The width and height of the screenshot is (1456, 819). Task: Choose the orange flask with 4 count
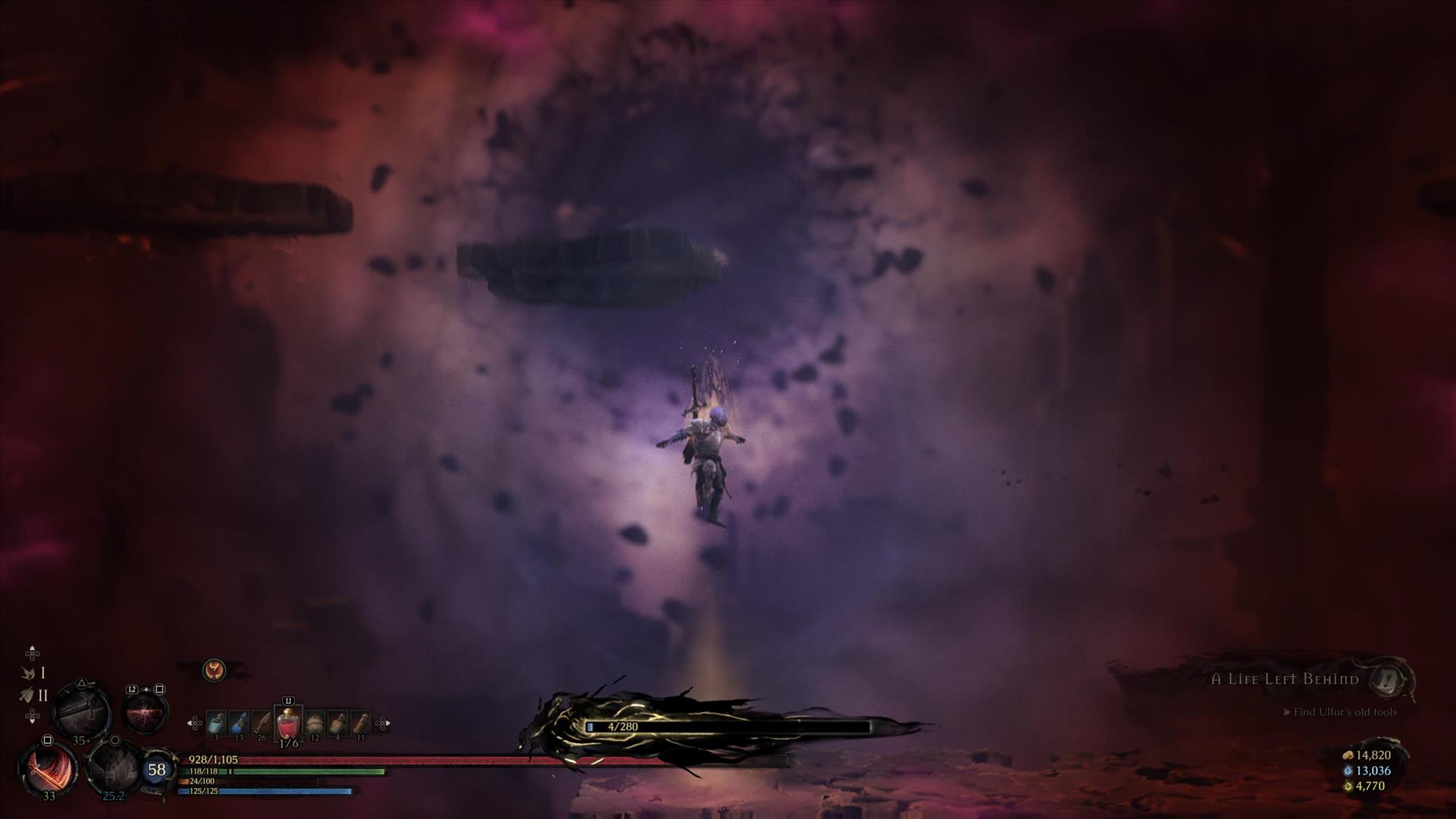[337, 724]
